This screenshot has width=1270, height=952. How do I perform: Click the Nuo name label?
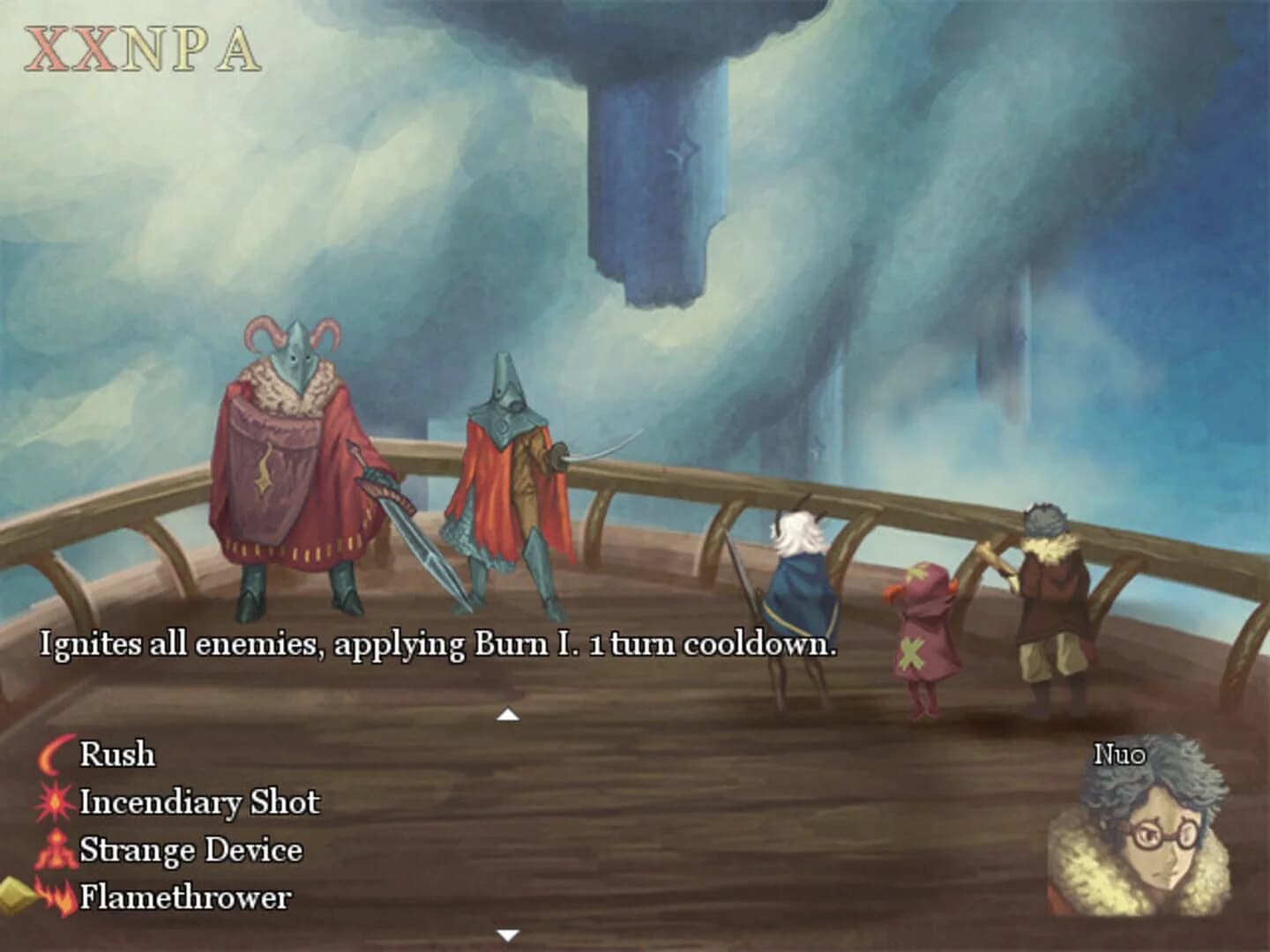(x=1120, y=755)
